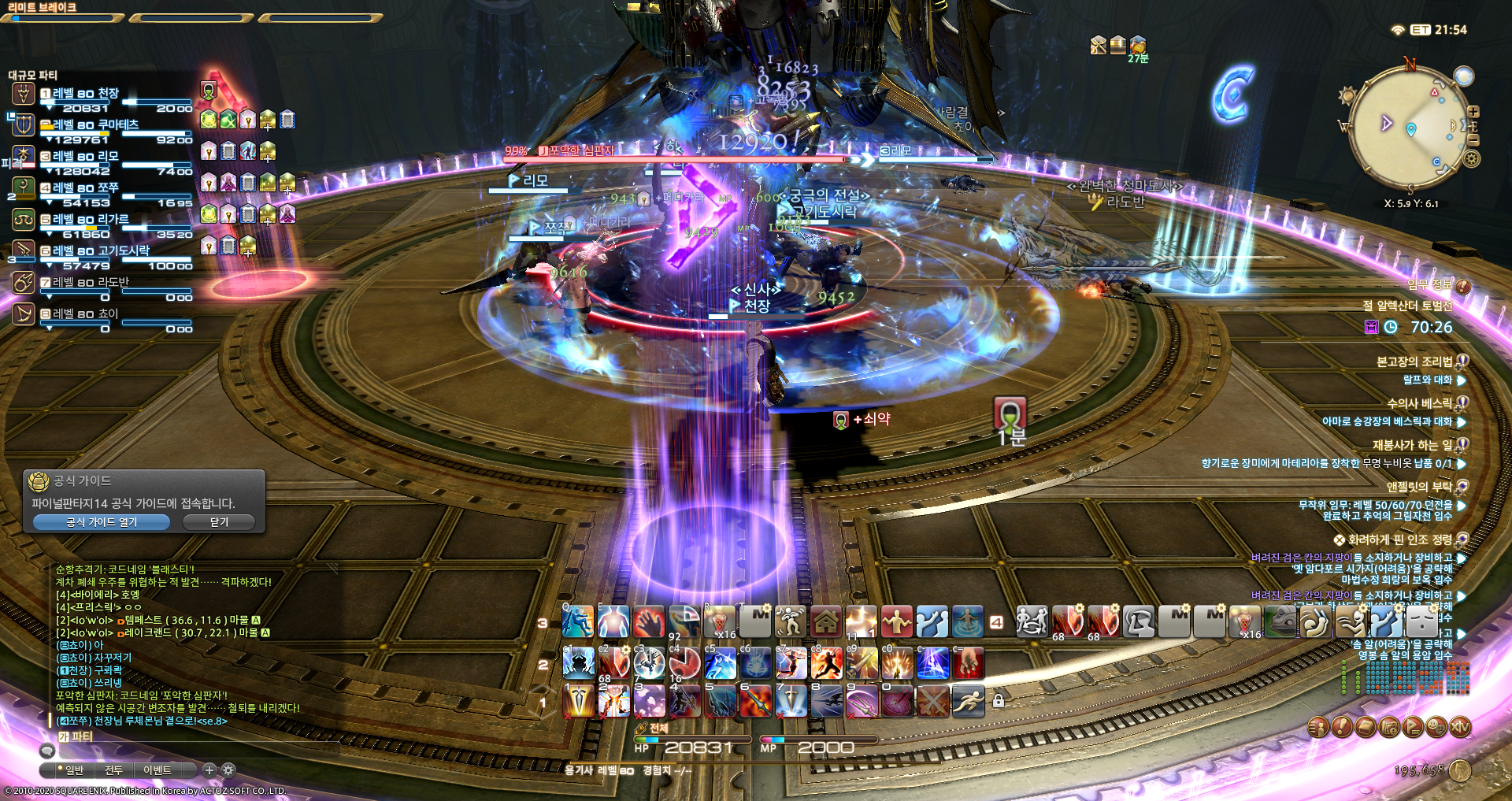Activate the crossed swords action
Image resolution: width=1512 pixels, height=801 pixels.
point(933,700)
